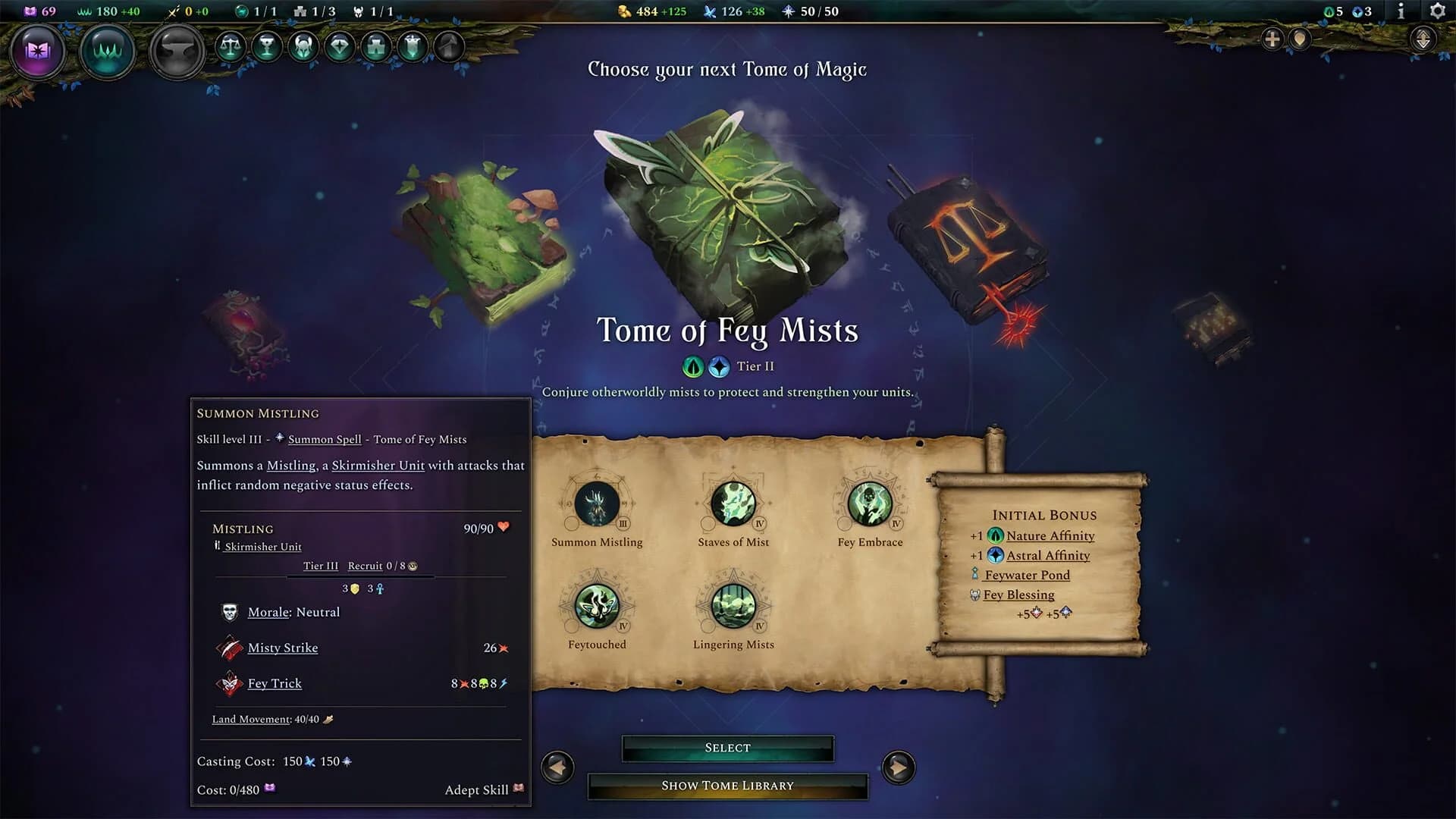Click the helmeted warrior tome category icon
Screen dimensions: 1456x819
coord(301,47)
